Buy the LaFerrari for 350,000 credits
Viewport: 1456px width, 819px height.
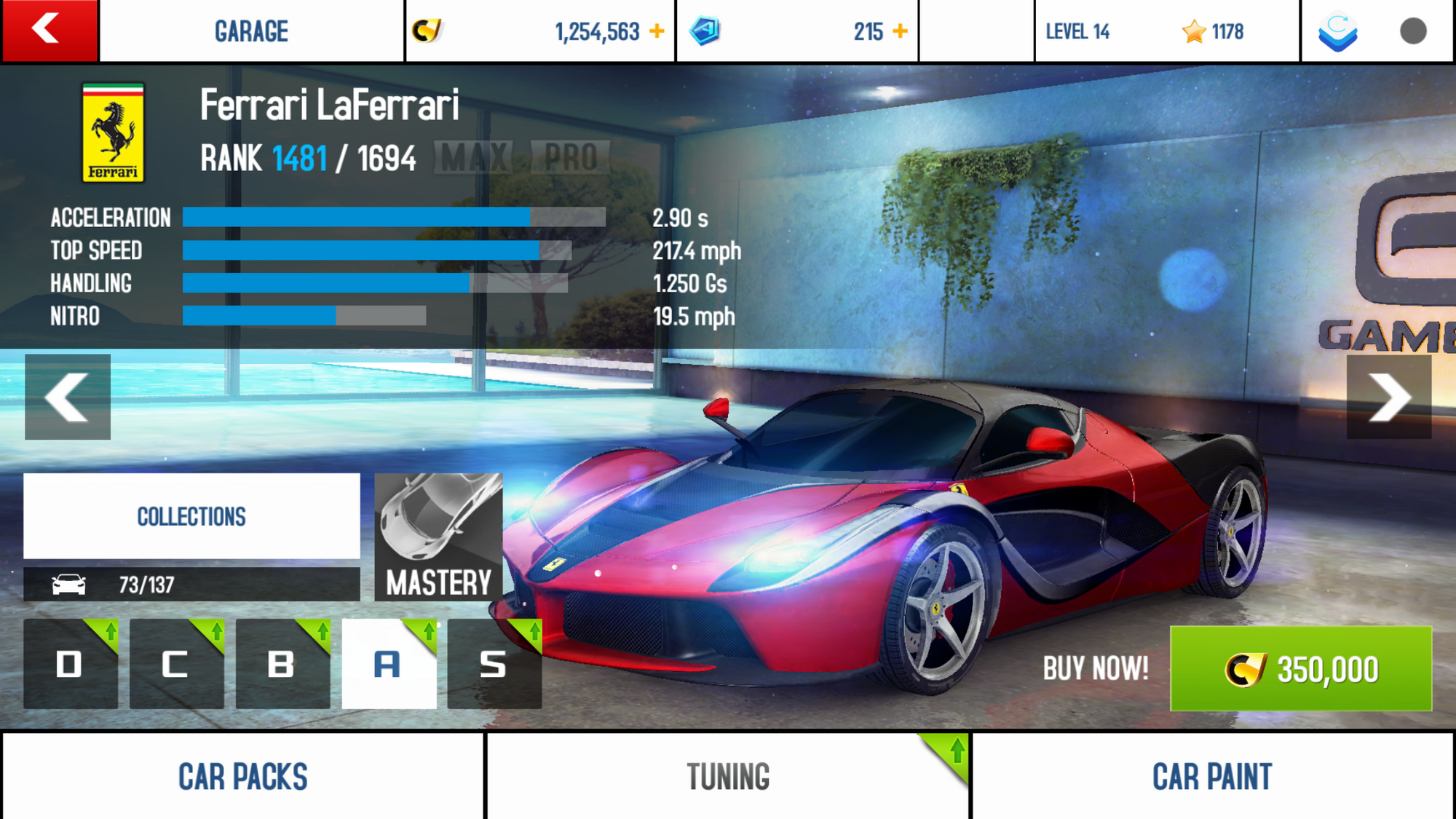click(1300, 668)
